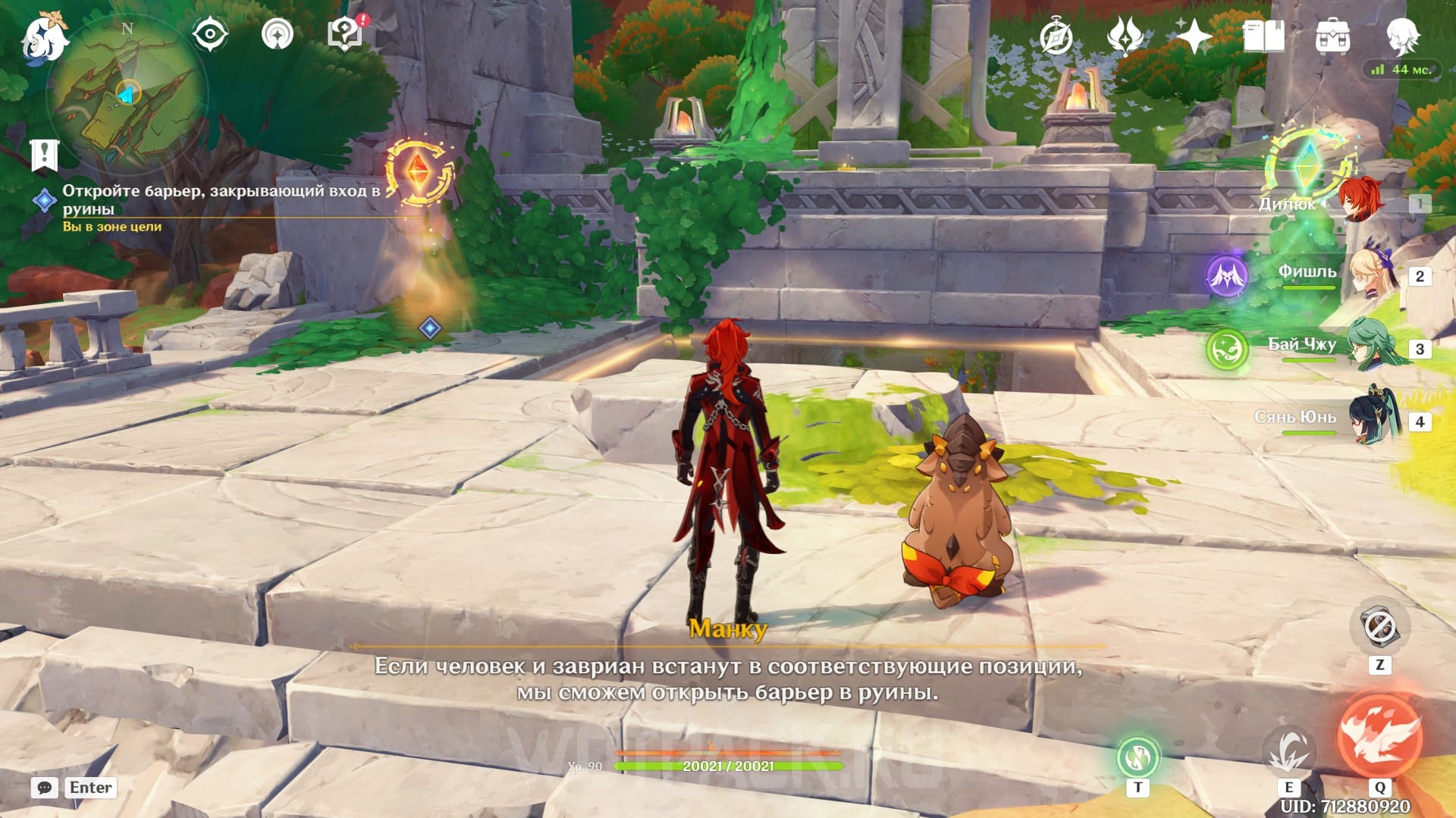Switch to party member Фишль
The image size is (1456, 818).
click(x=1370, y=274)
